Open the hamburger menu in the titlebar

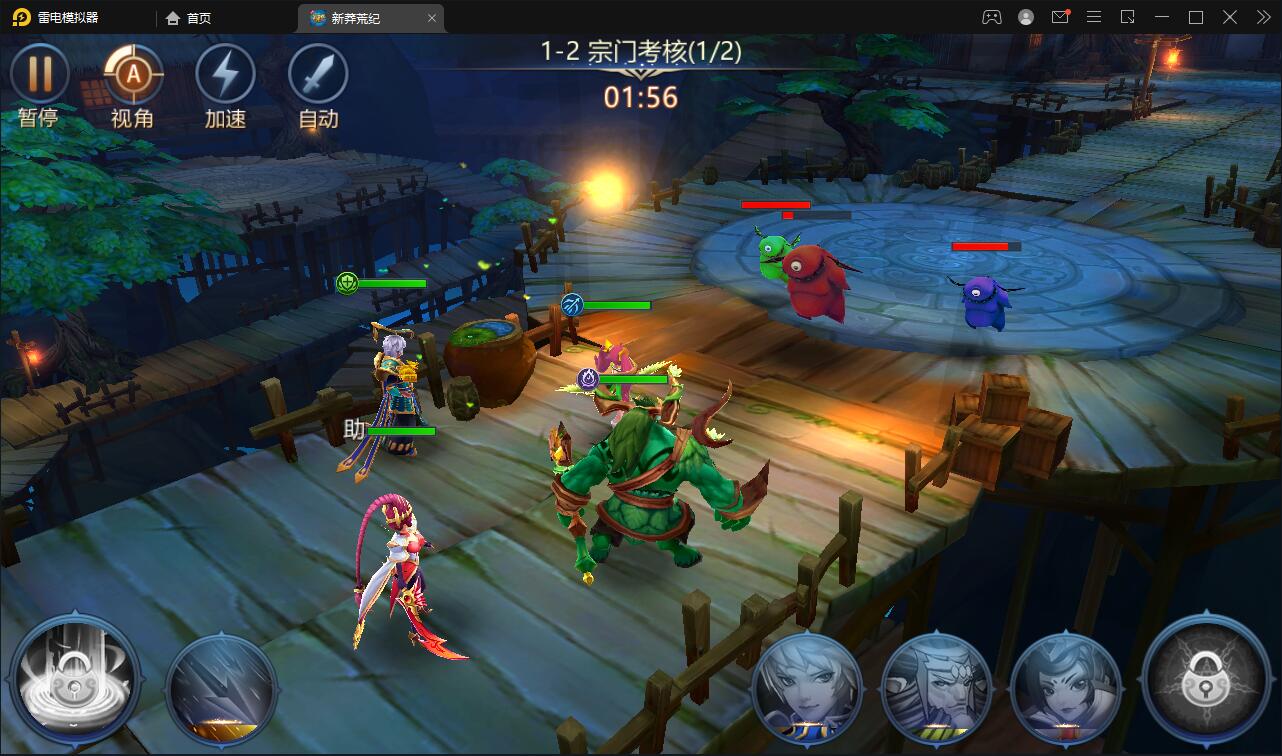coord(1095,17)
